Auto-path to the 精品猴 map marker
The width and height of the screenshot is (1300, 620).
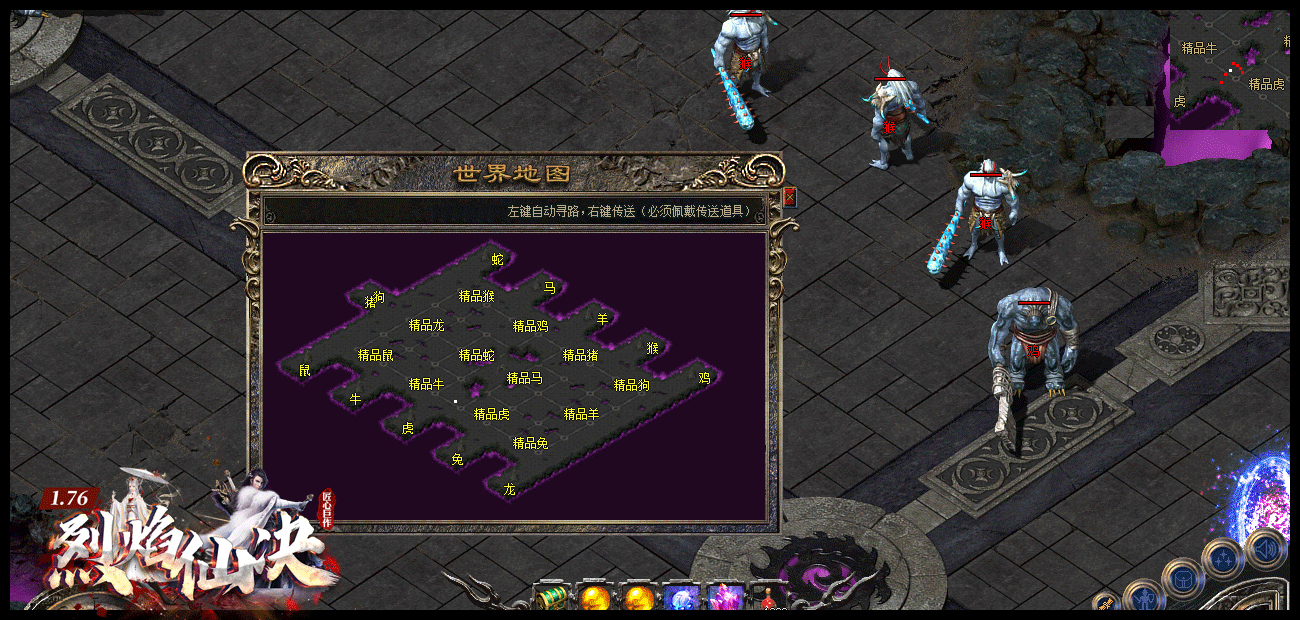point(476,296)
